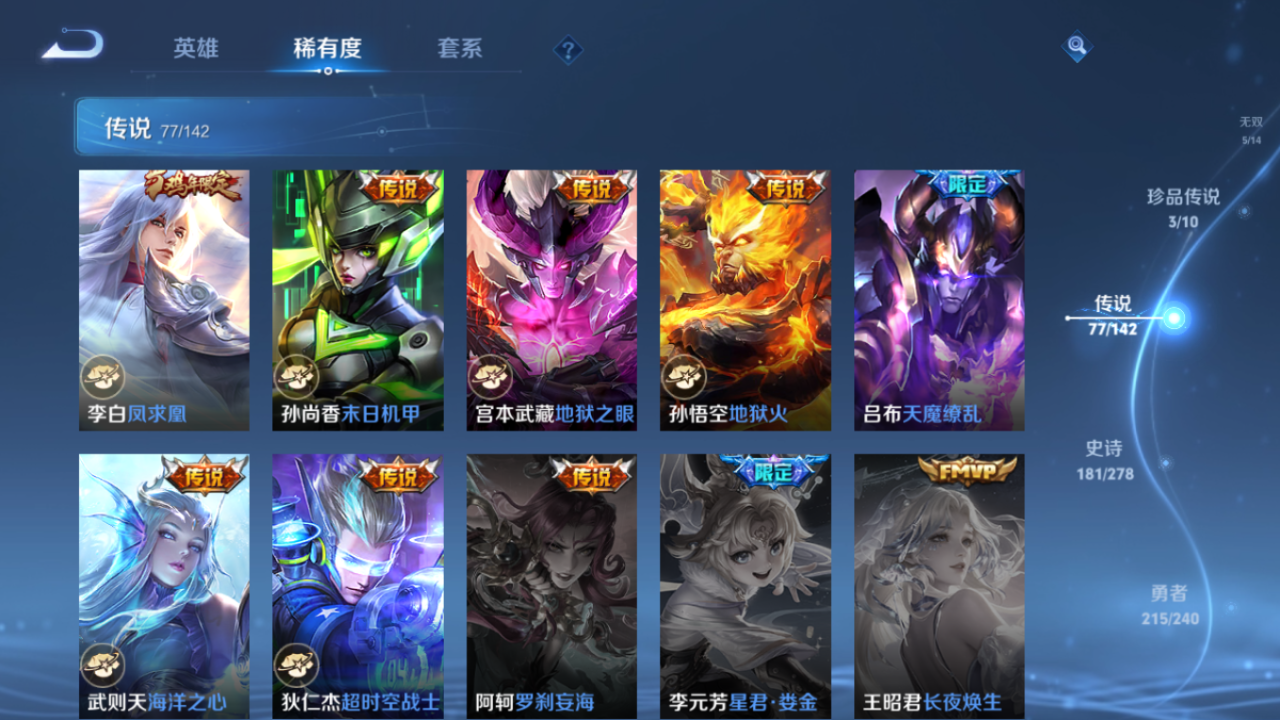Screen dimensions: 1280x720
Task: Click the 限定 rarity banner on 吕布天魔缭乱
Action: click(966, 186)
